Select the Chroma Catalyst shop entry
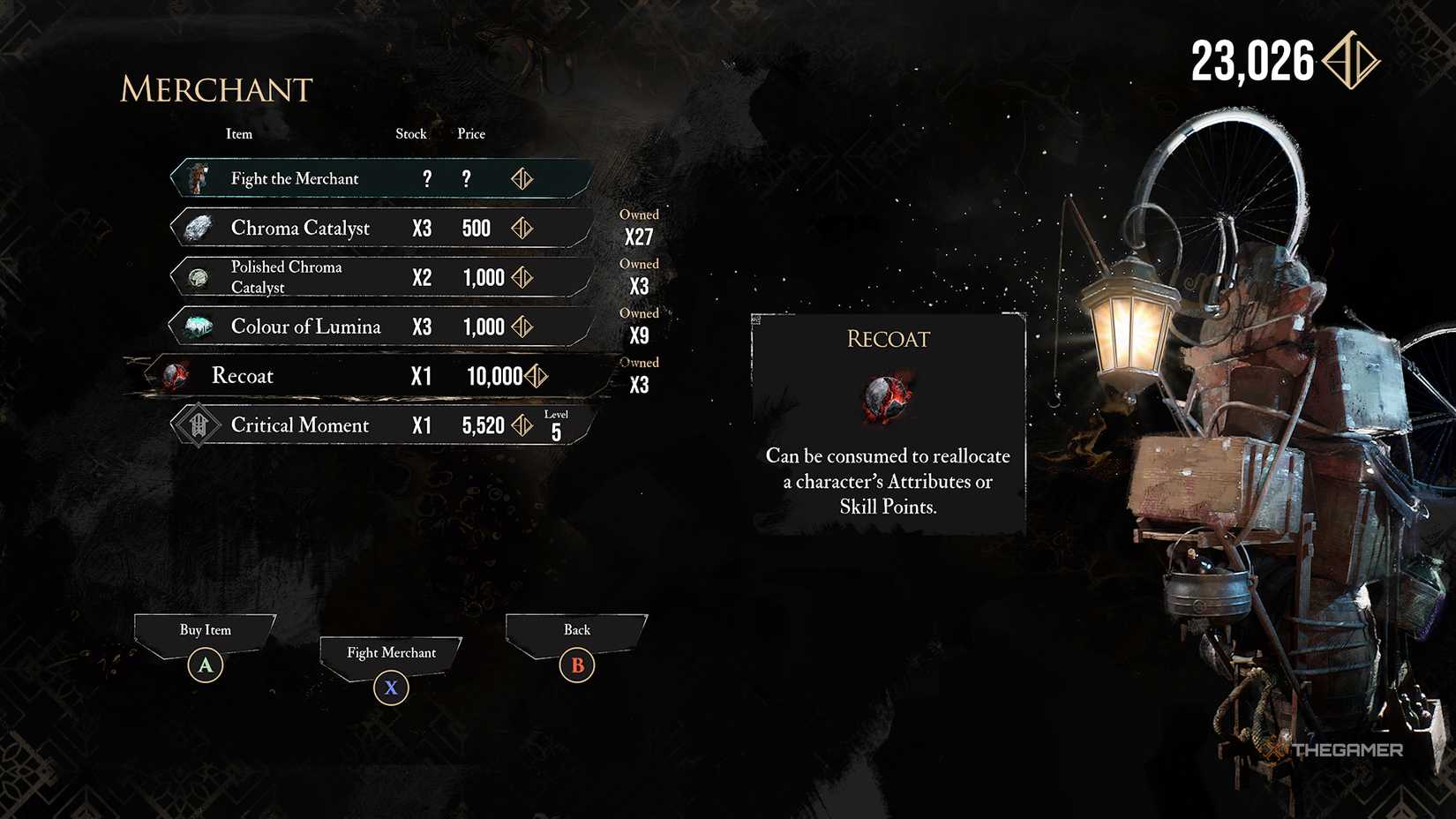Viewport: 1456px width, 819px height. (x=379, y=227)
